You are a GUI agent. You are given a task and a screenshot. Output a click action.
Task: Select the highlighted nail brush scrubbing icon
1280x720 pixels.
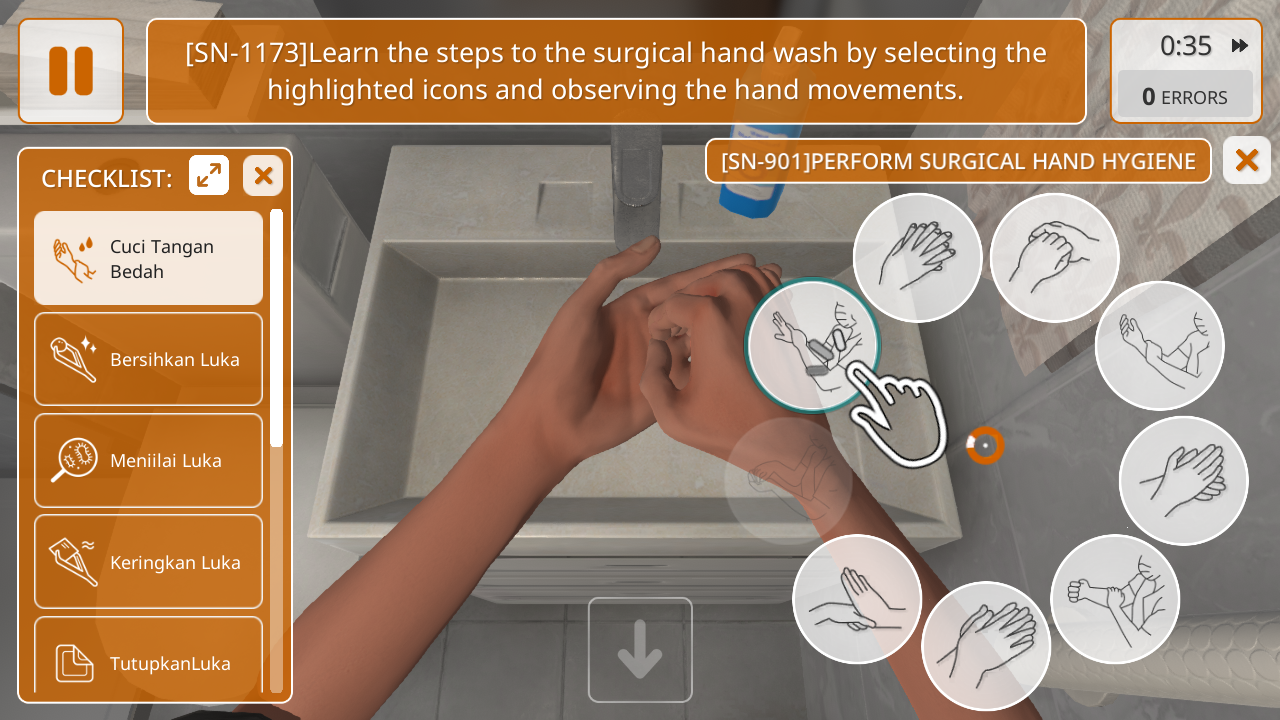point(812,345)
